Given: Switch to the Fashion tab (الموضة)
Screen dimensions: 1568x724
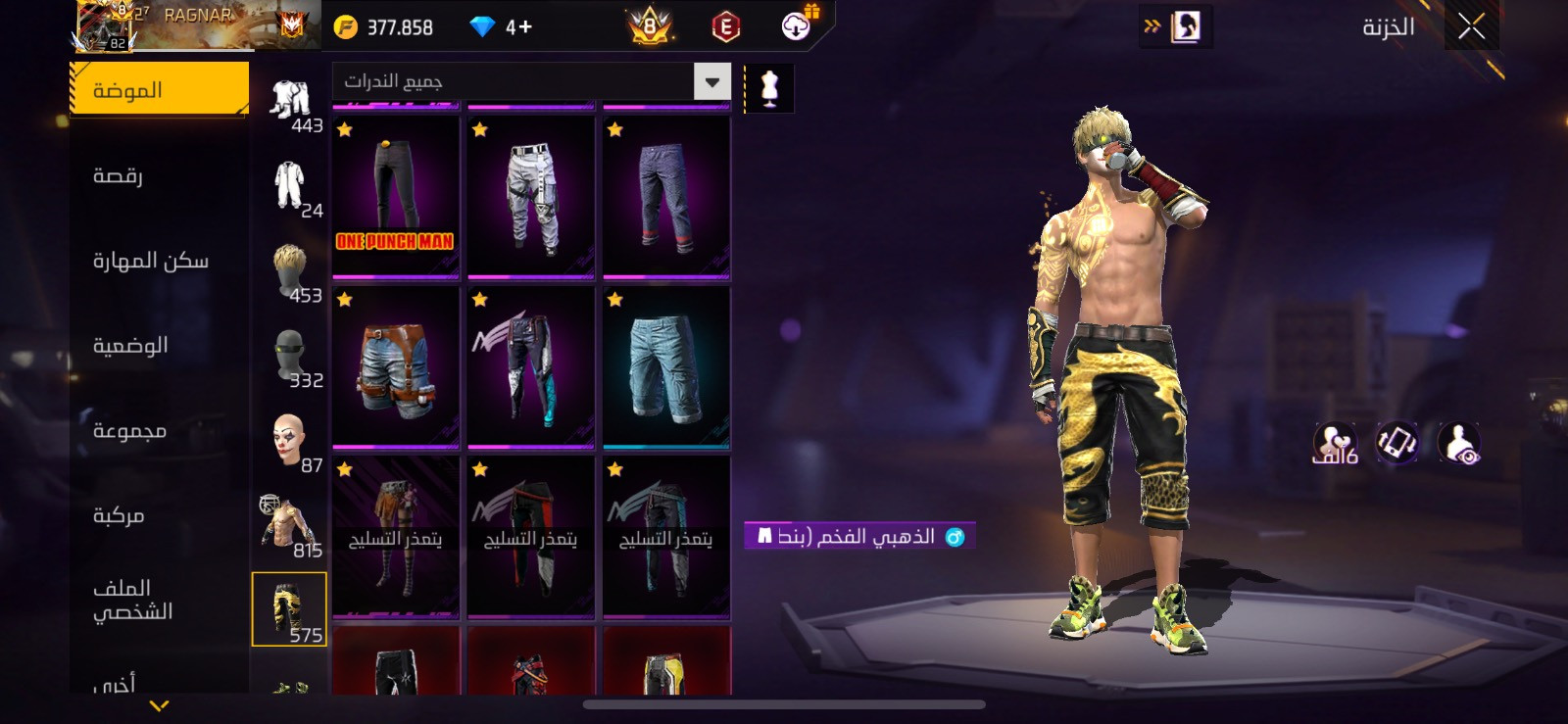Looking at the screenshot, I should click(x=159, y=90).
